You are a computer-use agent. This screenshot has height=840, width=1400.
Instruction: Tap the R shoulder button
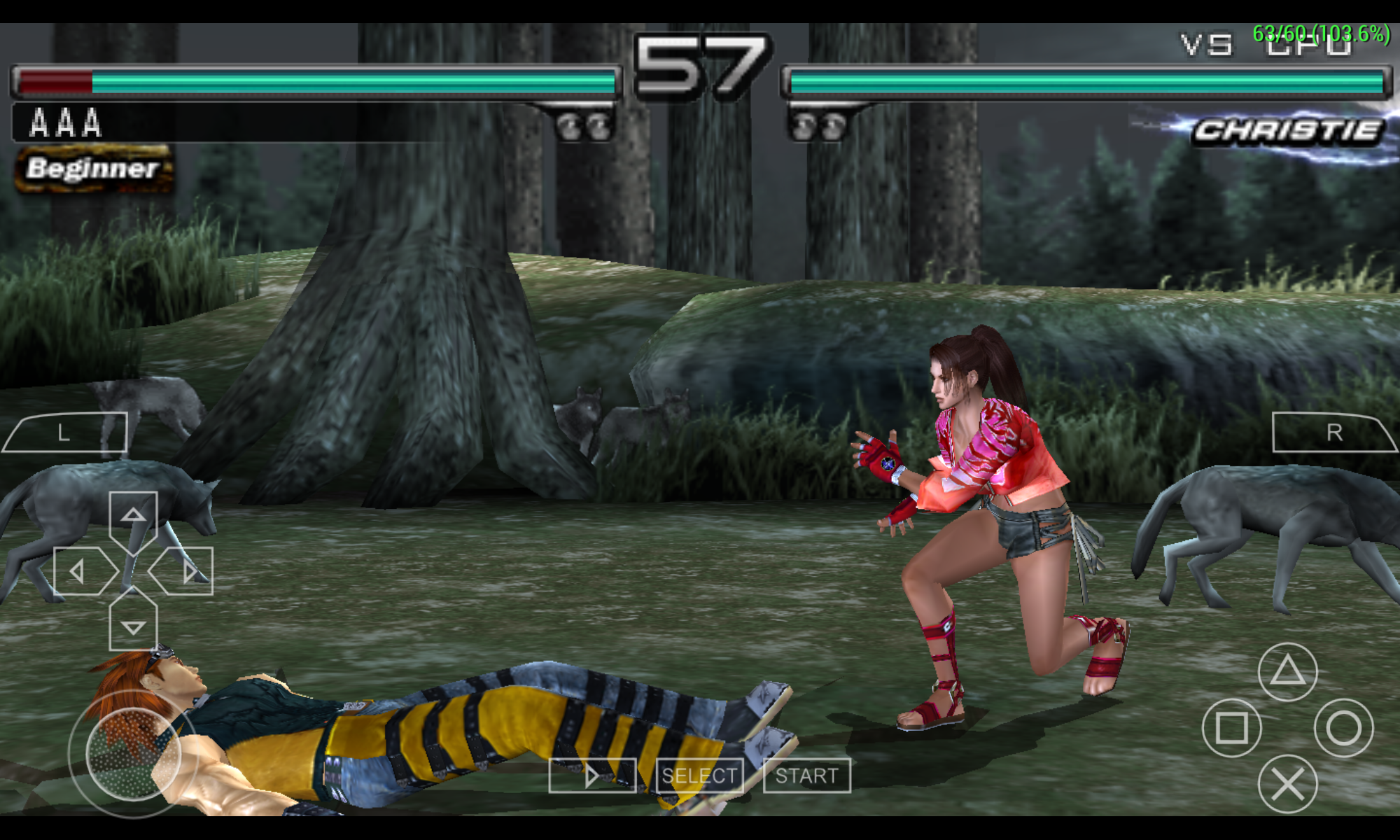coord(1333,433)
